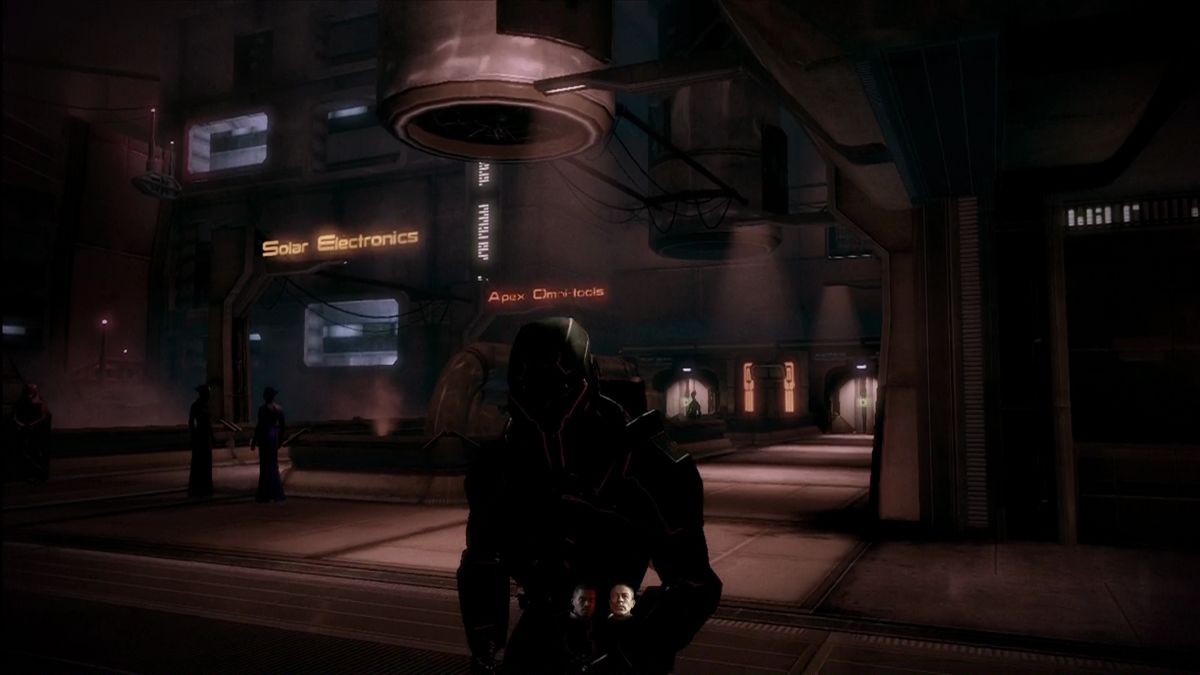Select the pale bald squadmate portrait
This screenshot has height=675, width=1200.
point(621,600)
